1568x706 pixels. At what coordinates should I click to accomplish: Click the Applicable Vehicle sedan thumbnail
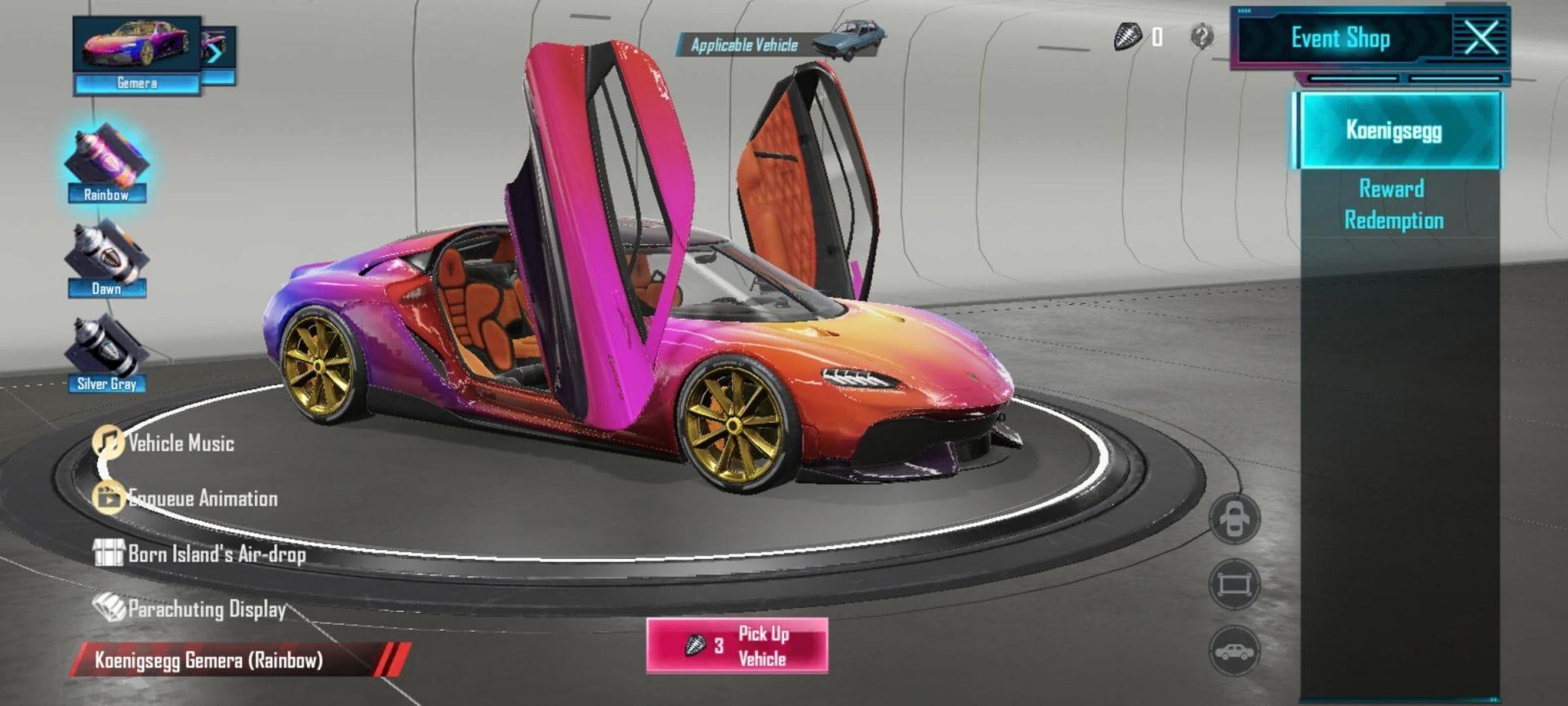[849, 39]
